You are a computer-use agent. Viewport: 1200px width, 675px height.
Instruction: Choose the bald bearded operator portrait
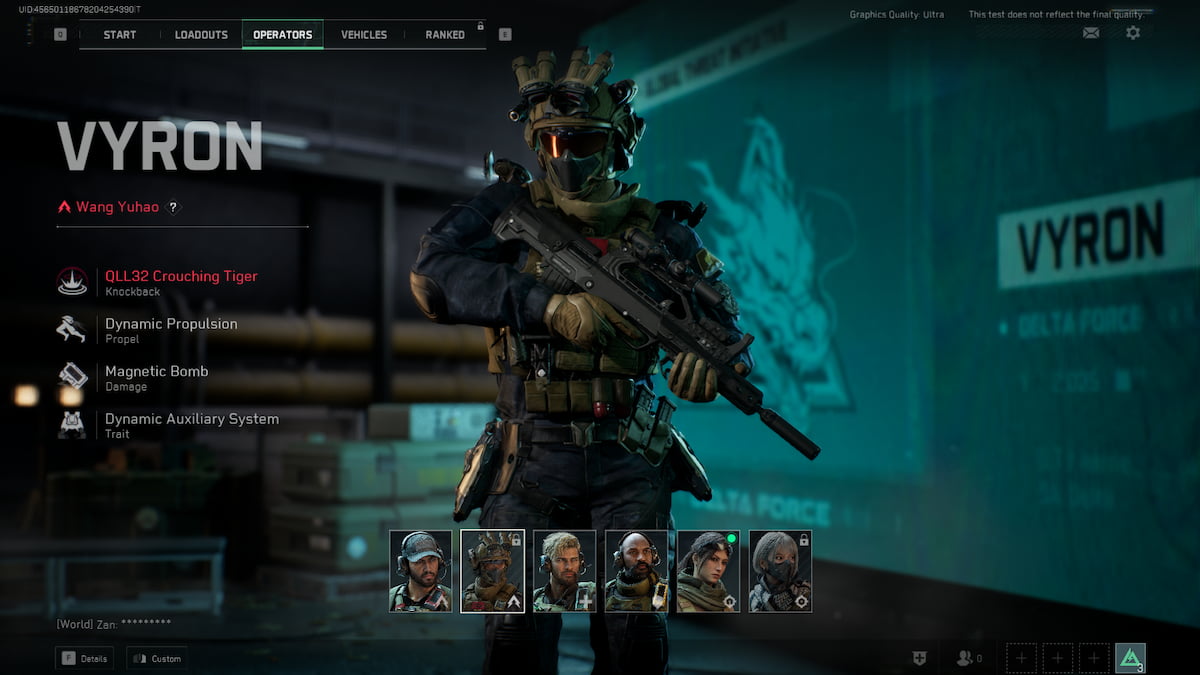point(637,571)
